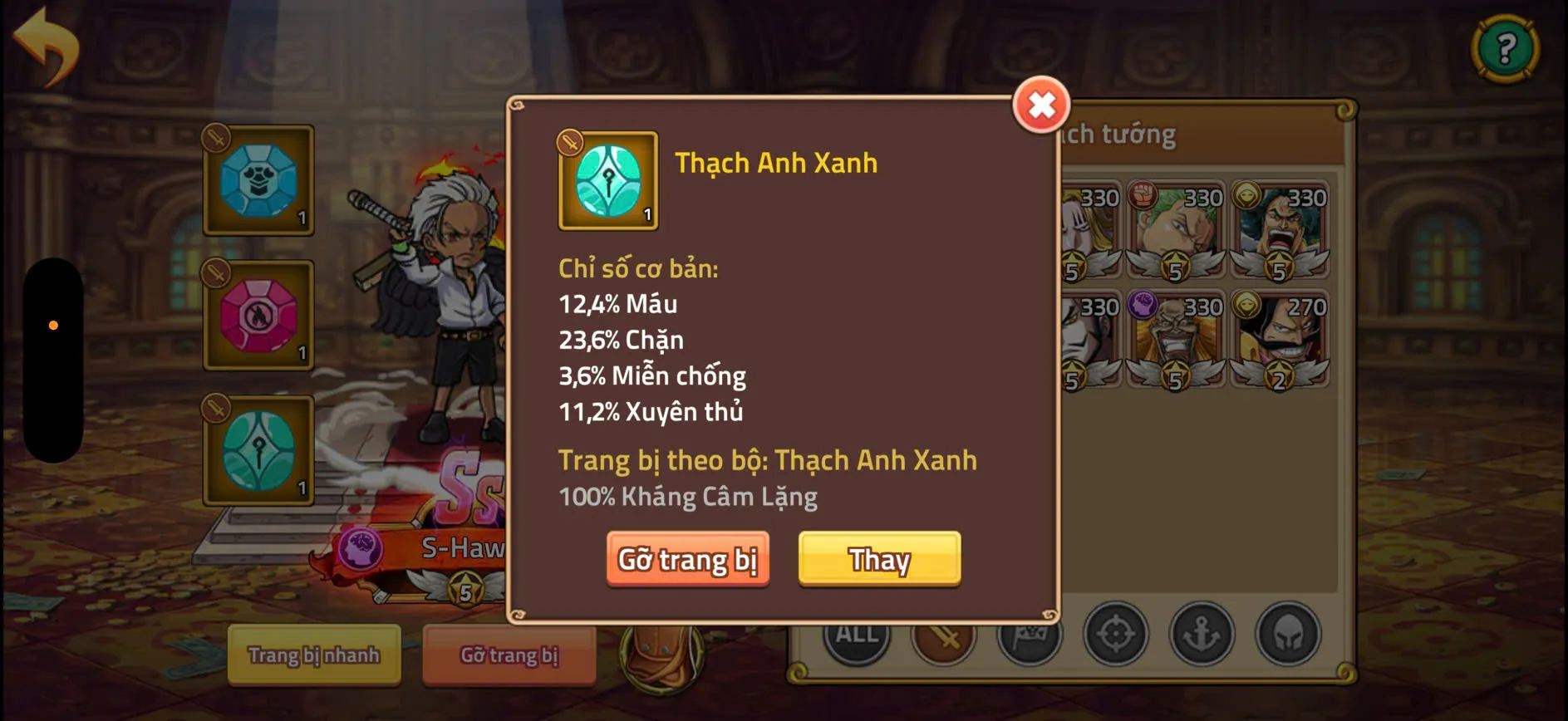Click the red Gỡ trang bị button at bottom

pos(509,655)
